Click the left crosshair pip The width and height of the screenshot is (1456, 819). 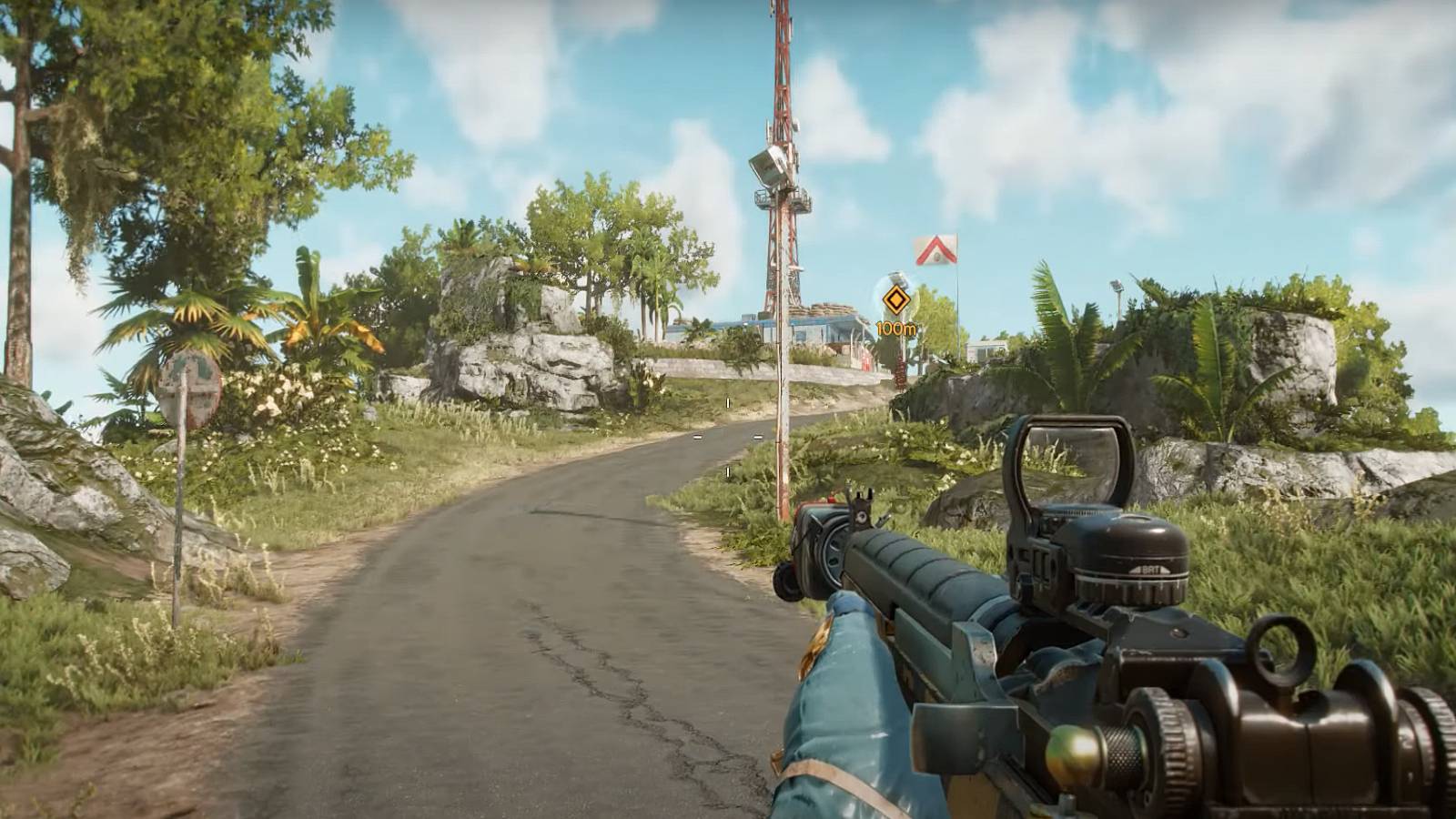(697, 437)
